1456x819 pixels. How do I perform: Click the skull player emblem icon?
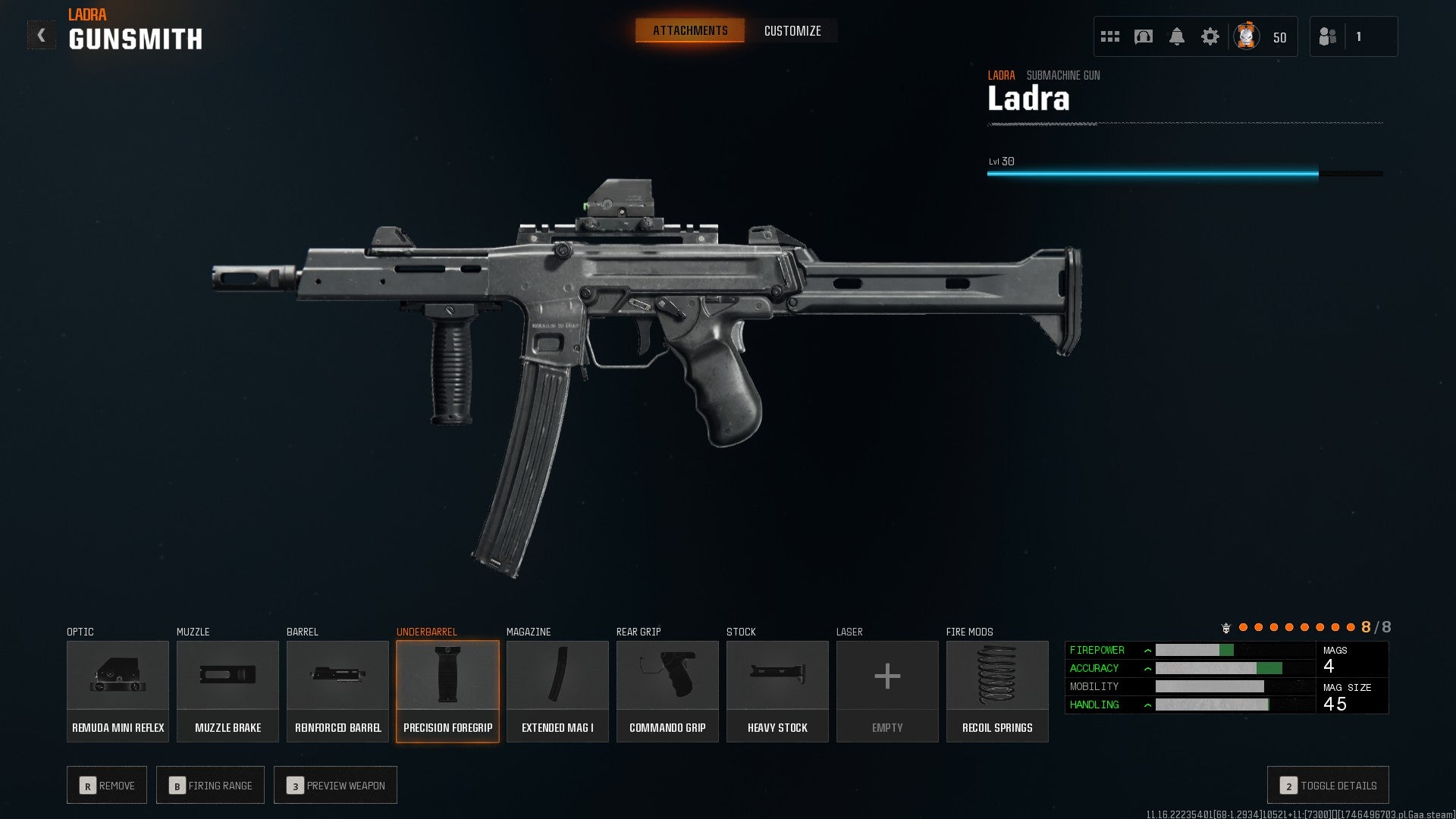1246,36
